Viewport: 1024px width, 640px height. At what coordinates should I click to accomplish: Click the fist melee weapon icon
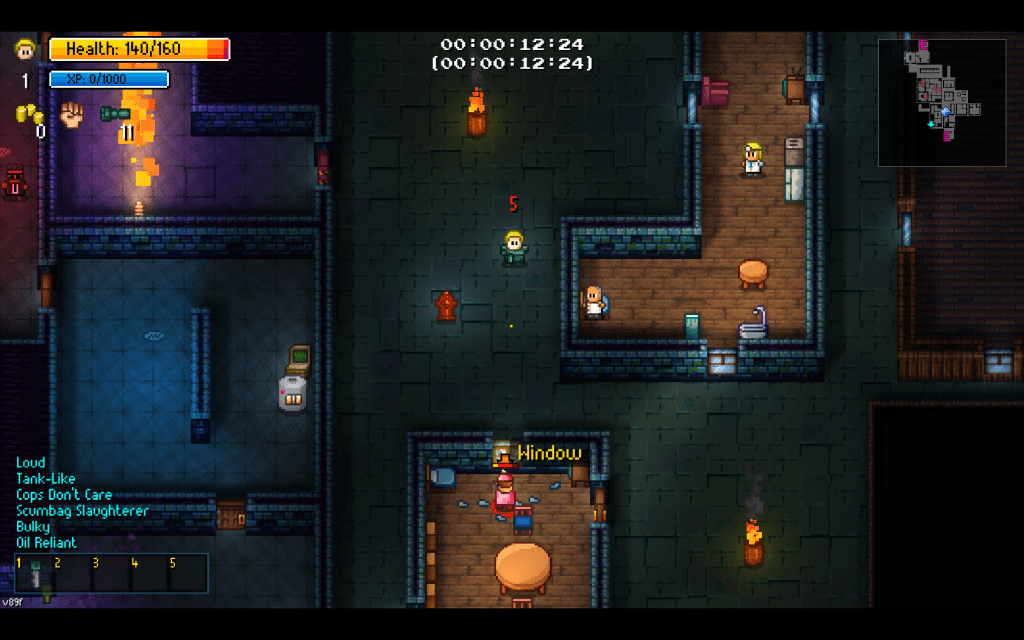pos(71,113)
